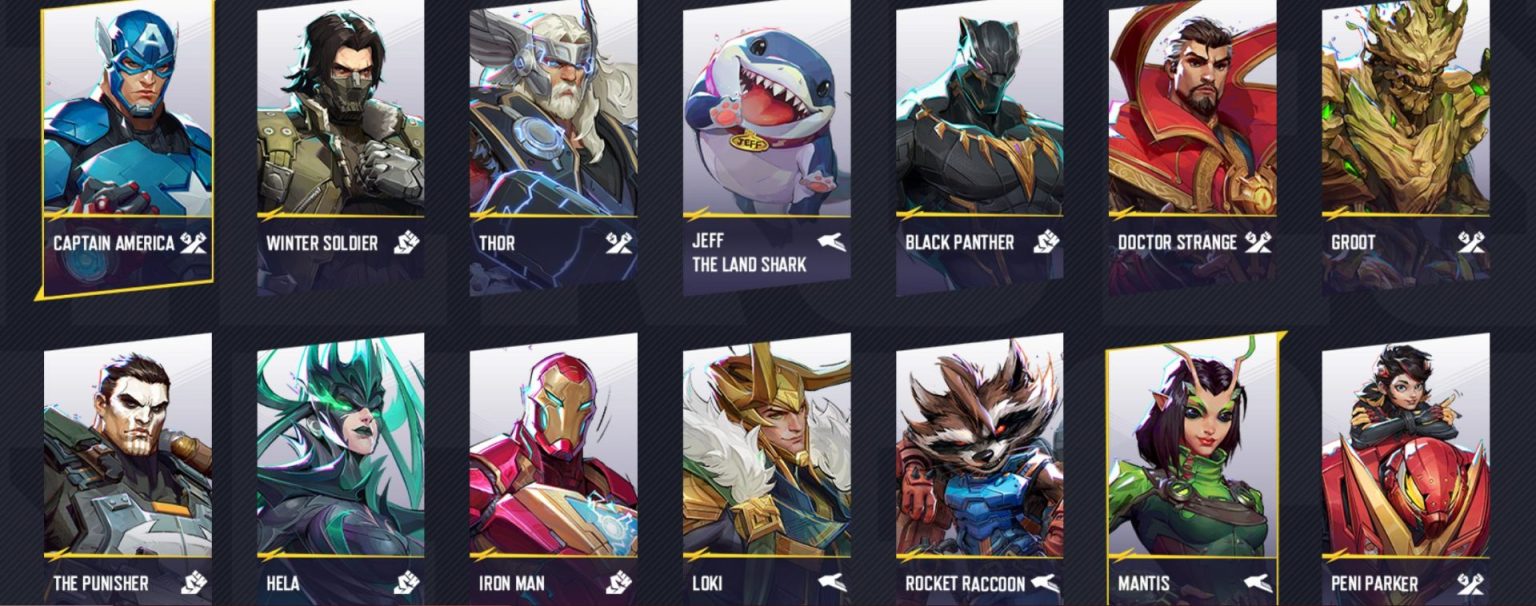The width and height of the screenshot is (1536, 606).
Task: Pick Loki from the roster
Action: [766, 460]
